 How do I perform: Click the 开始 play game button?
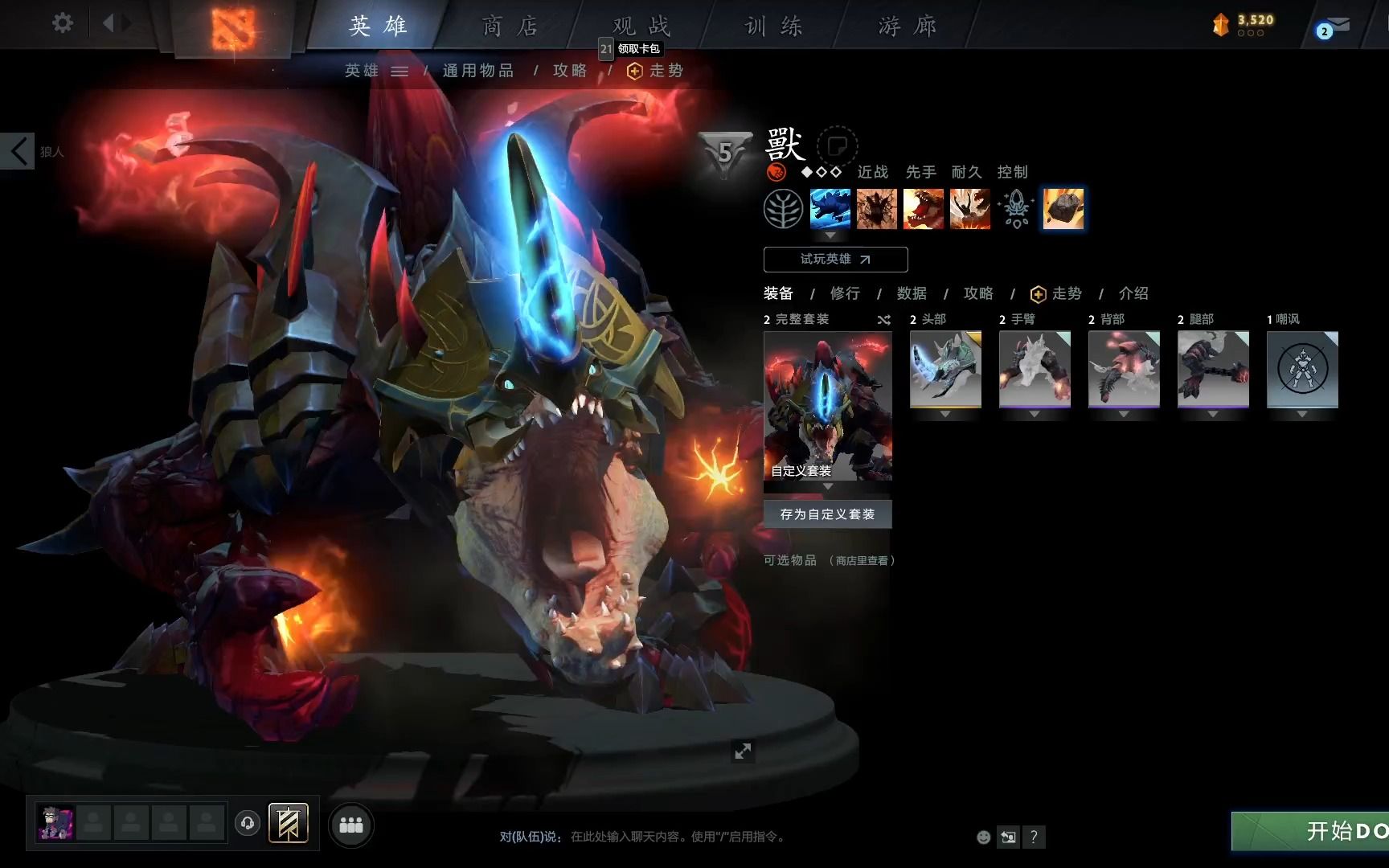(x=1318, y=831)
